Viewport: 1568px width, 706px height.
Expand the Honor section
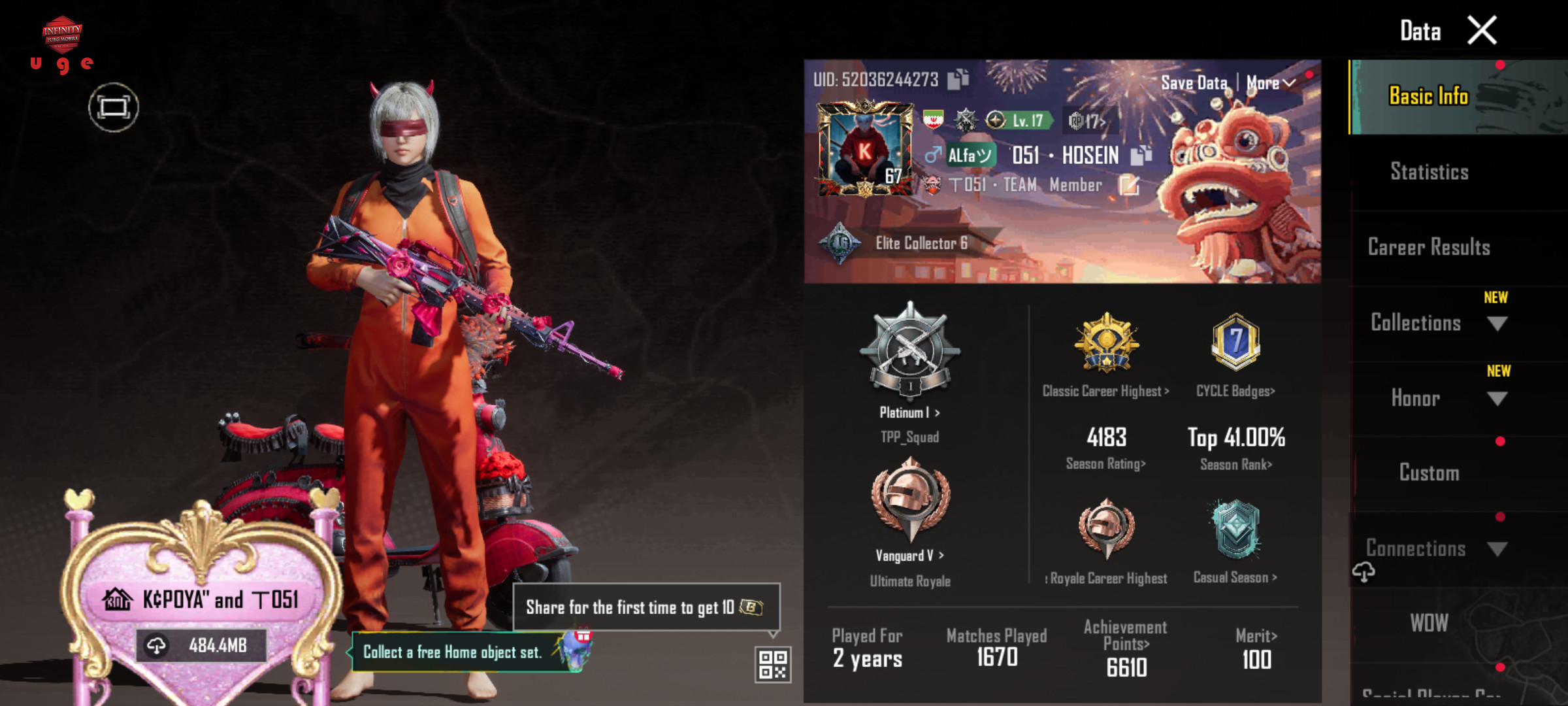coord(1437,398)
